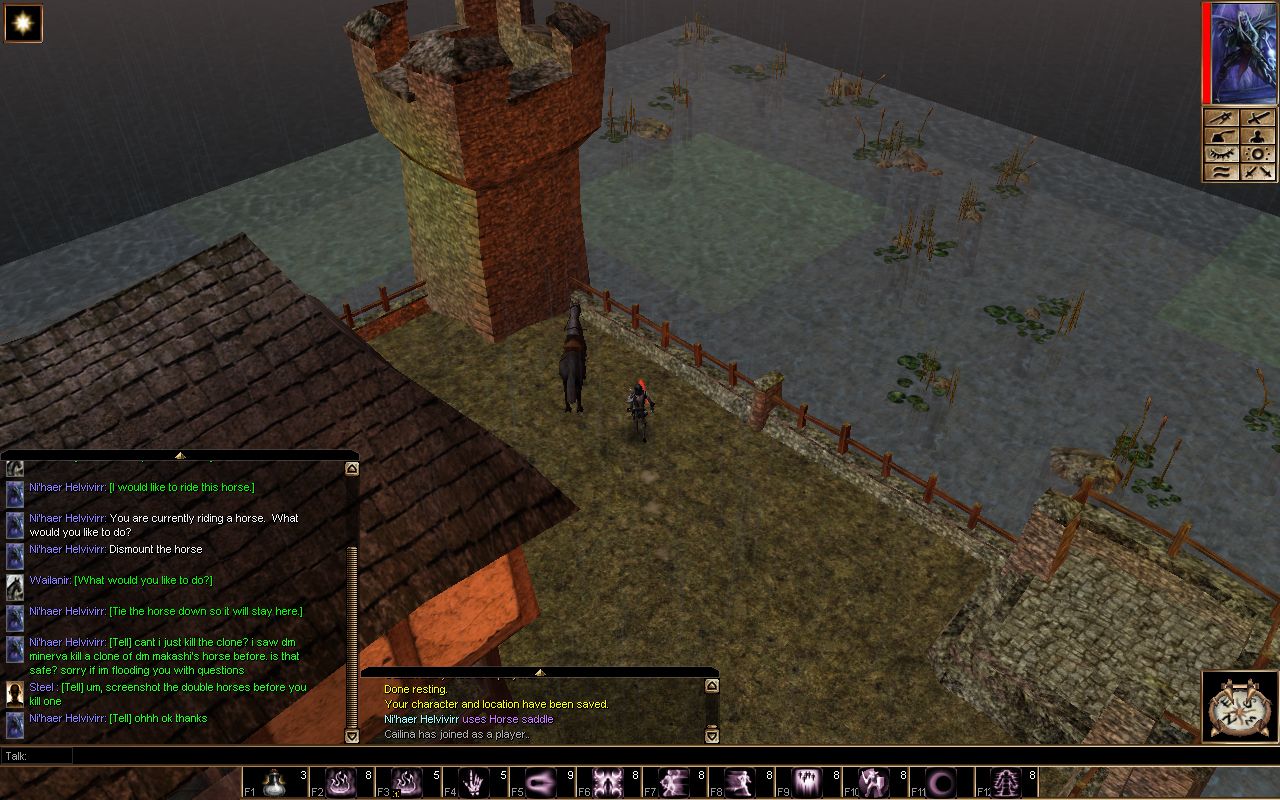Activate the cone blast spell in F5
The width and height of the screenshot is (1280, 800).
pyautogui.click(x=541, y=782)
